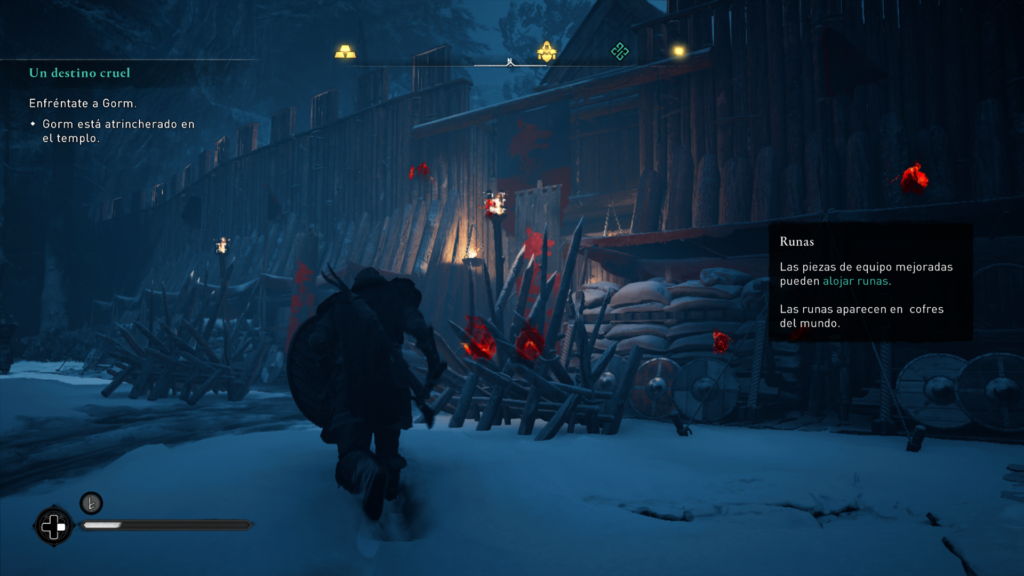
Task: Click the glowing yellow dot compass marker
Action: click(679, 51)
